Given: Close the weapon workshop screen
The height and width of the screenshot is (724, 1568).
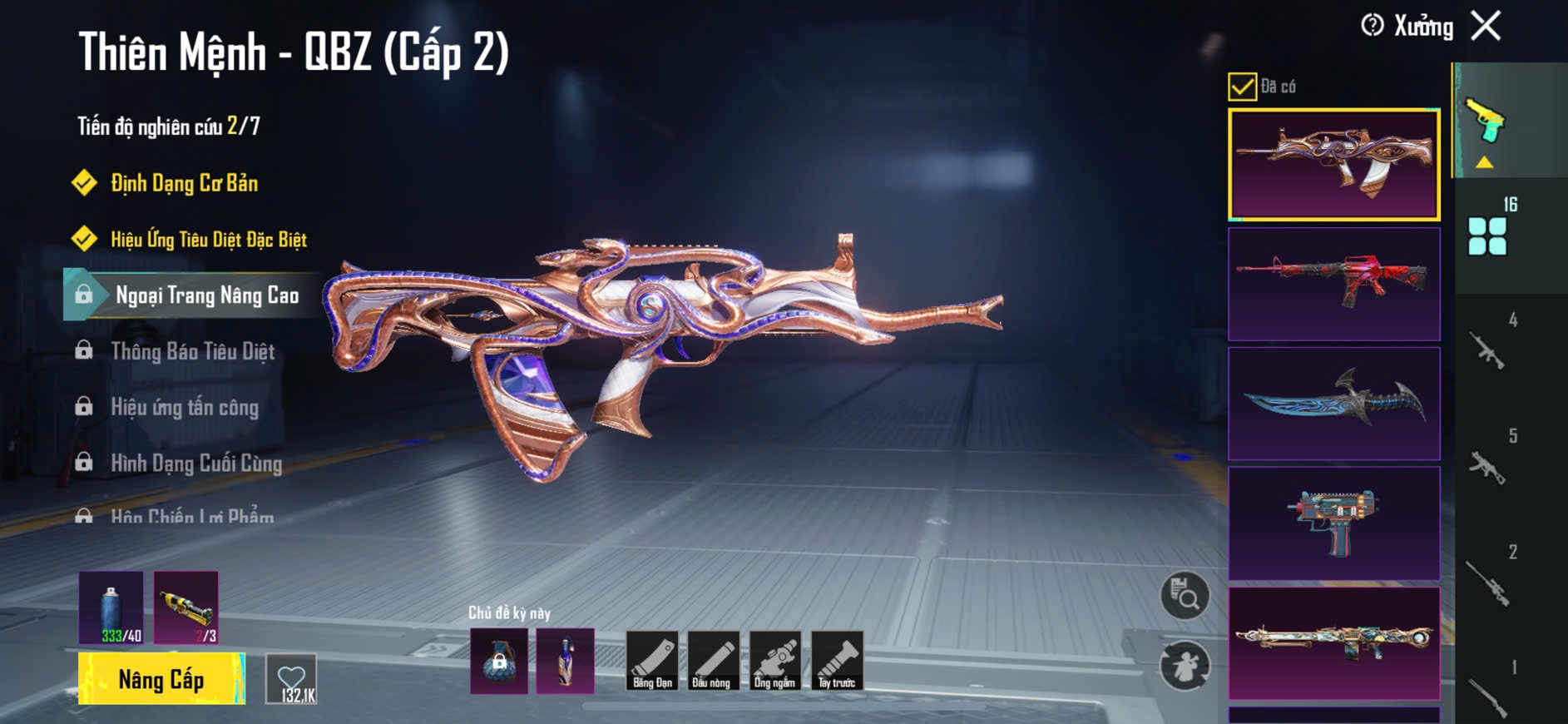Looking at the screenshot, I should click(1486, 26).
